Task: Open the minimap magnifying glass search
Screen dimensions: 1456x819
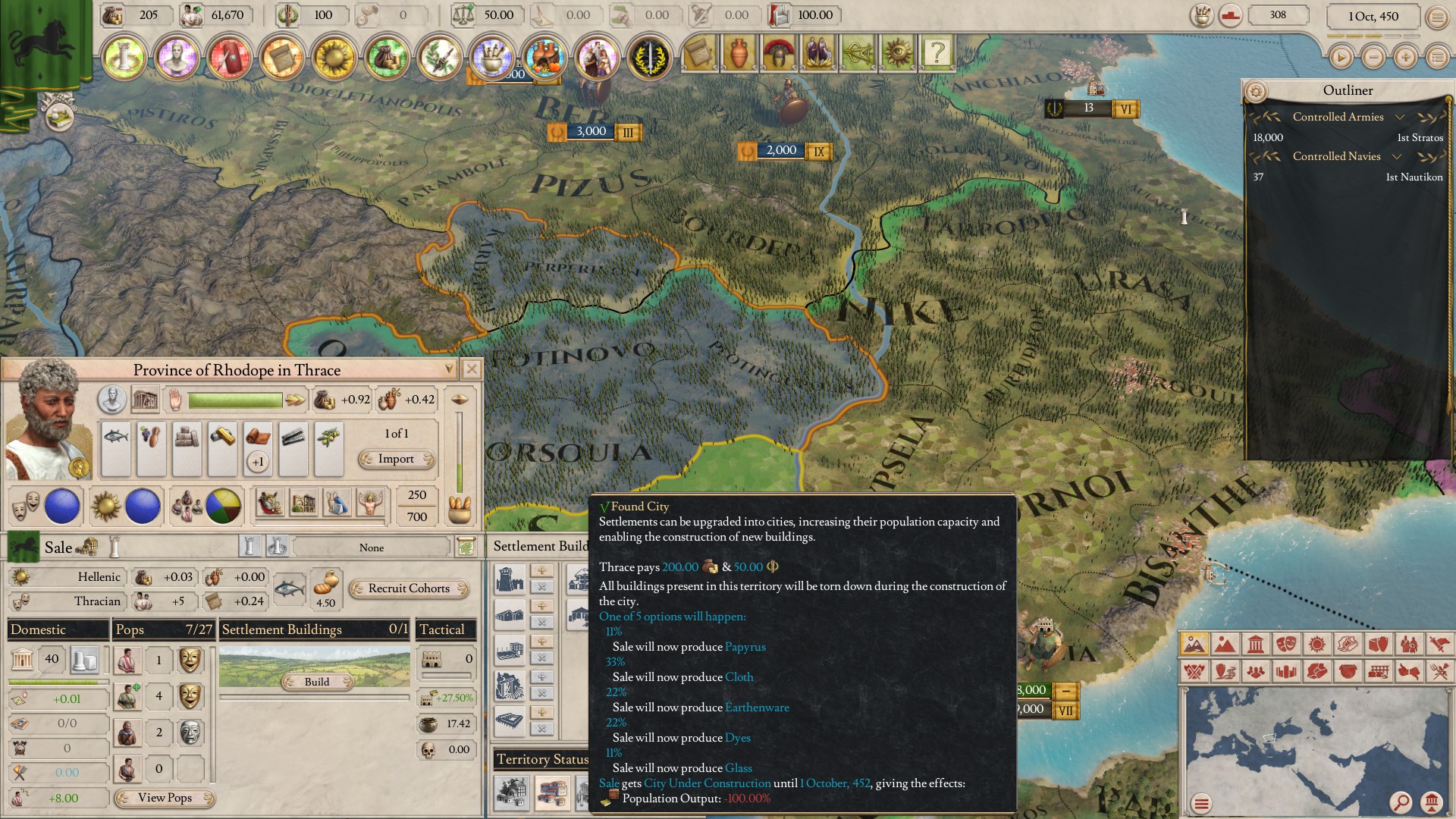Action: click(x=1401, y=802)
